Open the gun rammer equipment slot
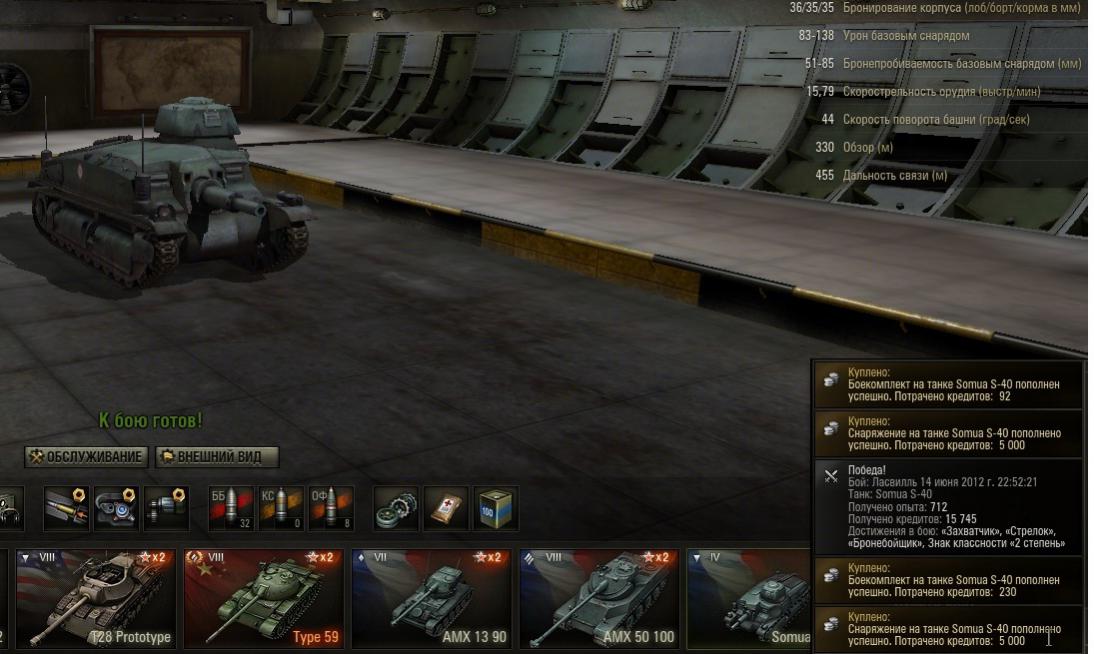The image size is (1094, 654). pyautogui.click(x=66, y=509)
